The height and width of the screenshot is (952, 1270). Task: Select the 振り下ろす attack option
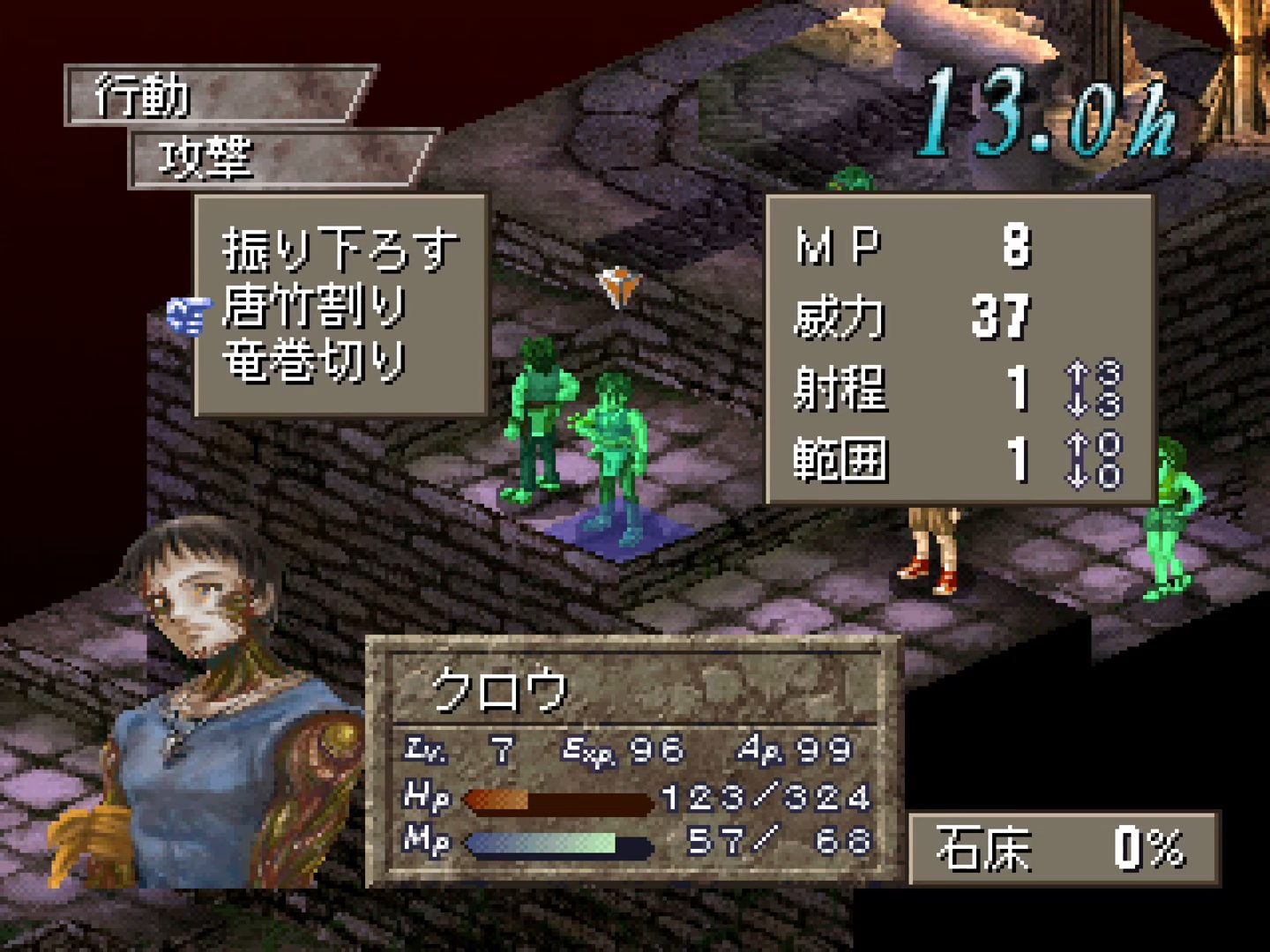pos(340,249)
